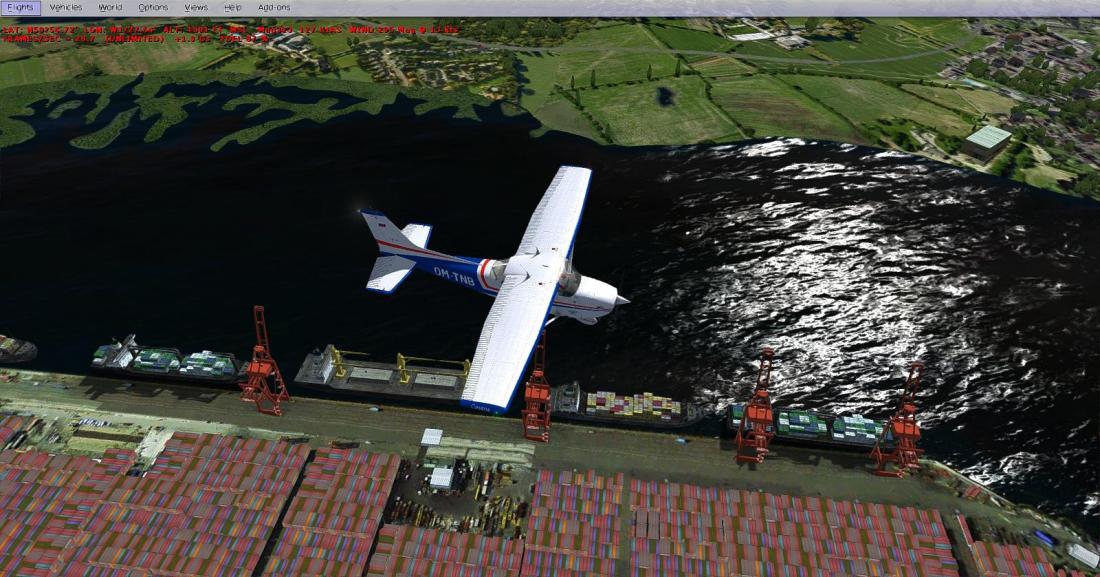Open the Add-ons menu
Viewport: 1100px width, 577px height.
pyautogui.click(x=274, y=8)
